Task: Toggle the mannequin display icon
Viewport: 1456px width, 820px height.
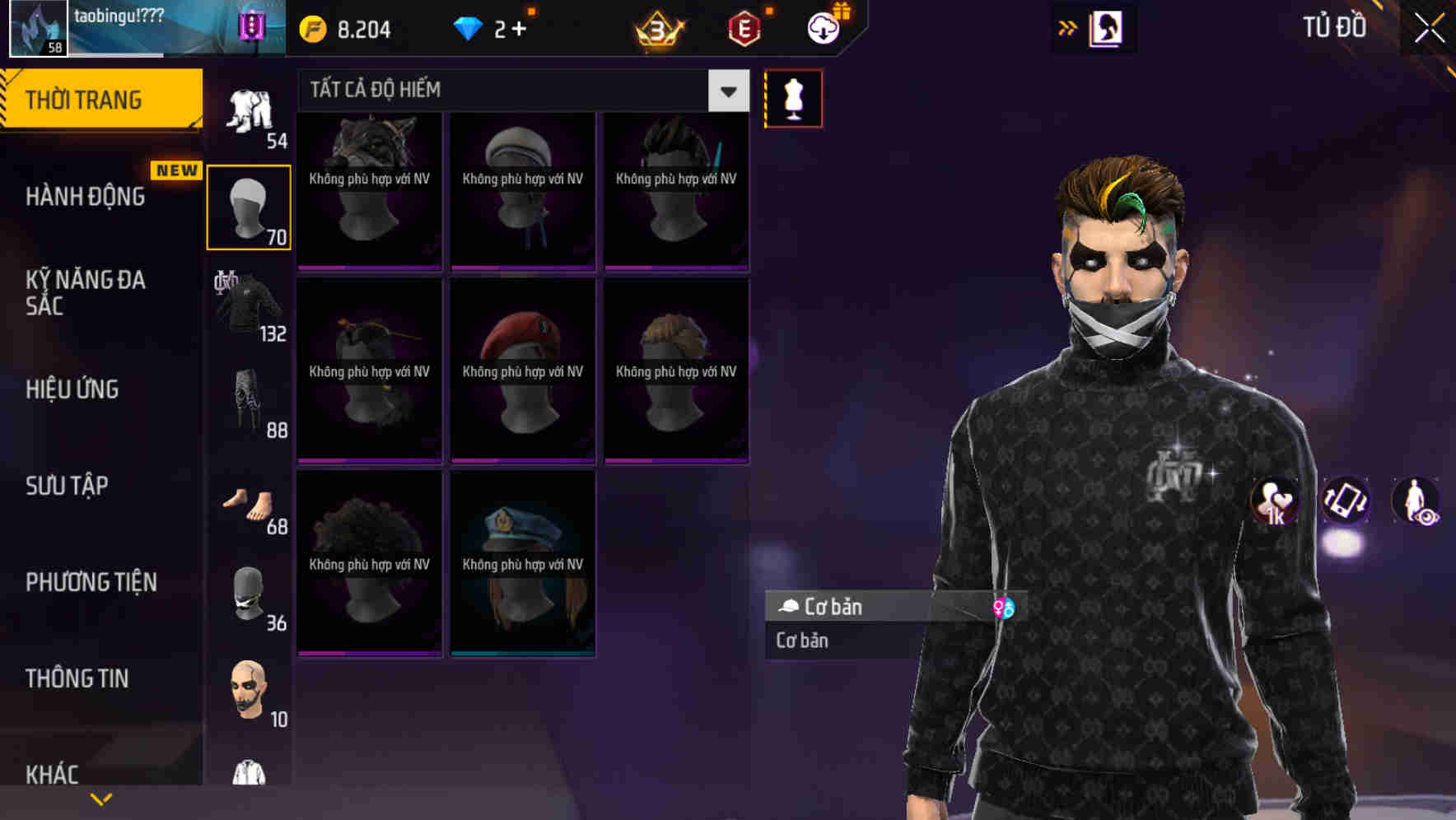Action: click(x=793, y=97)
